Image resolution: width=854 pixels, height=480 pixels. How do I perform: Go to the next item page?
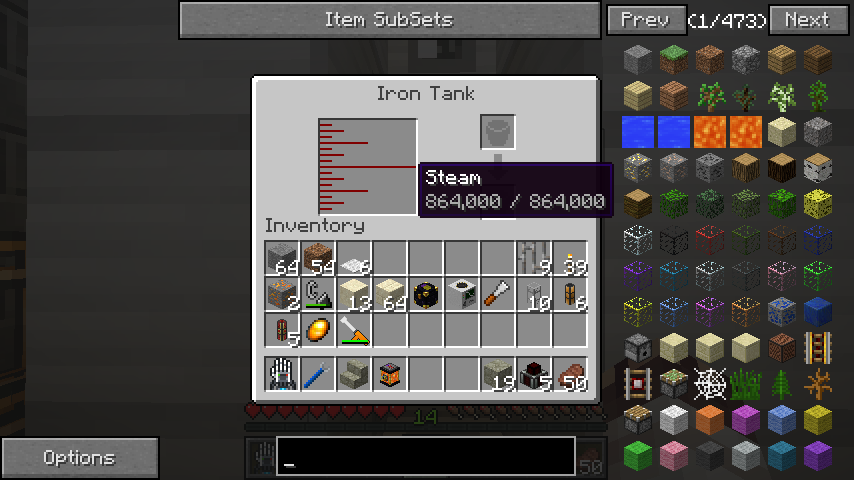[806, 20]
